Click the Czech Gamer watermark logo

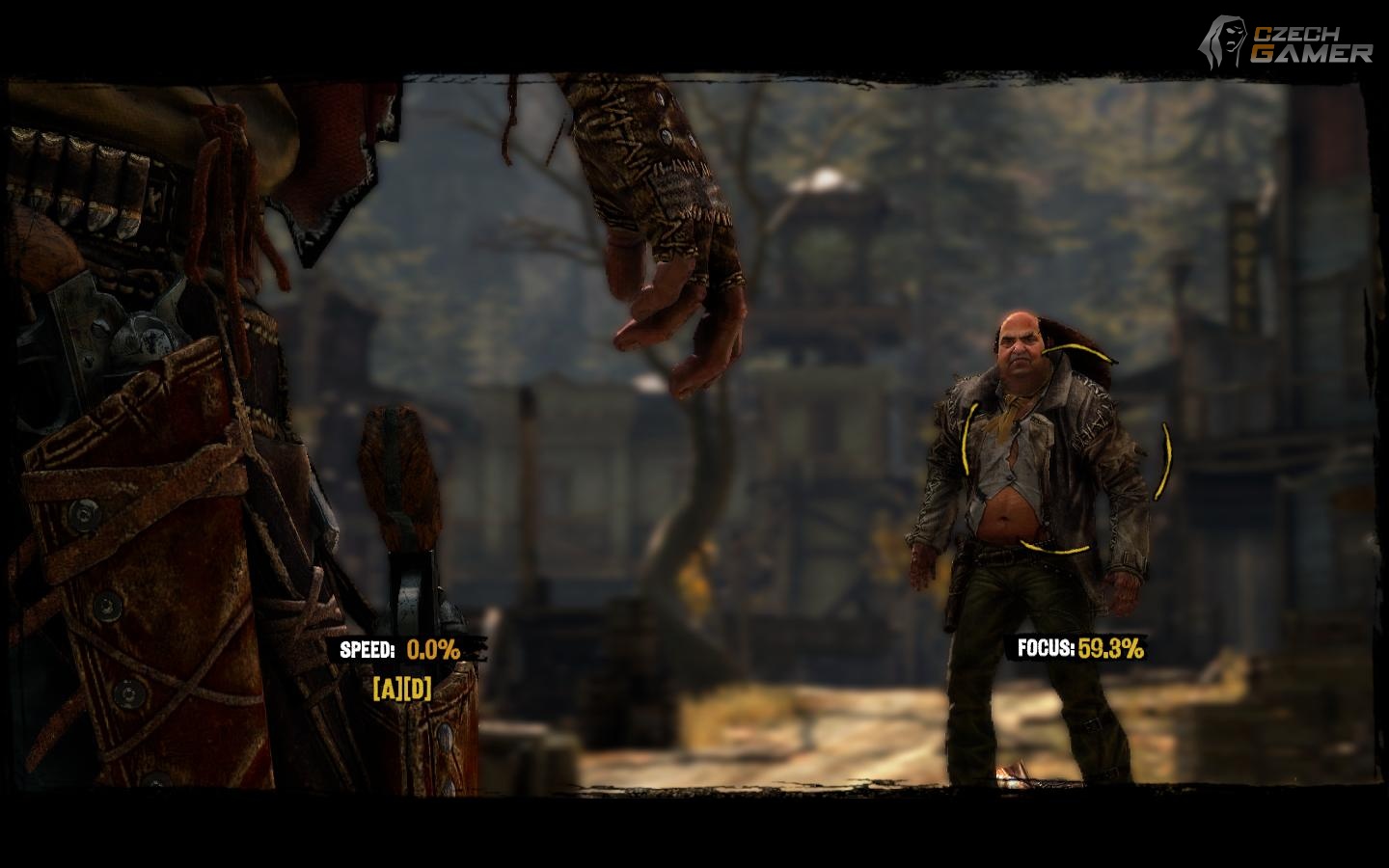coord(1285,42)
